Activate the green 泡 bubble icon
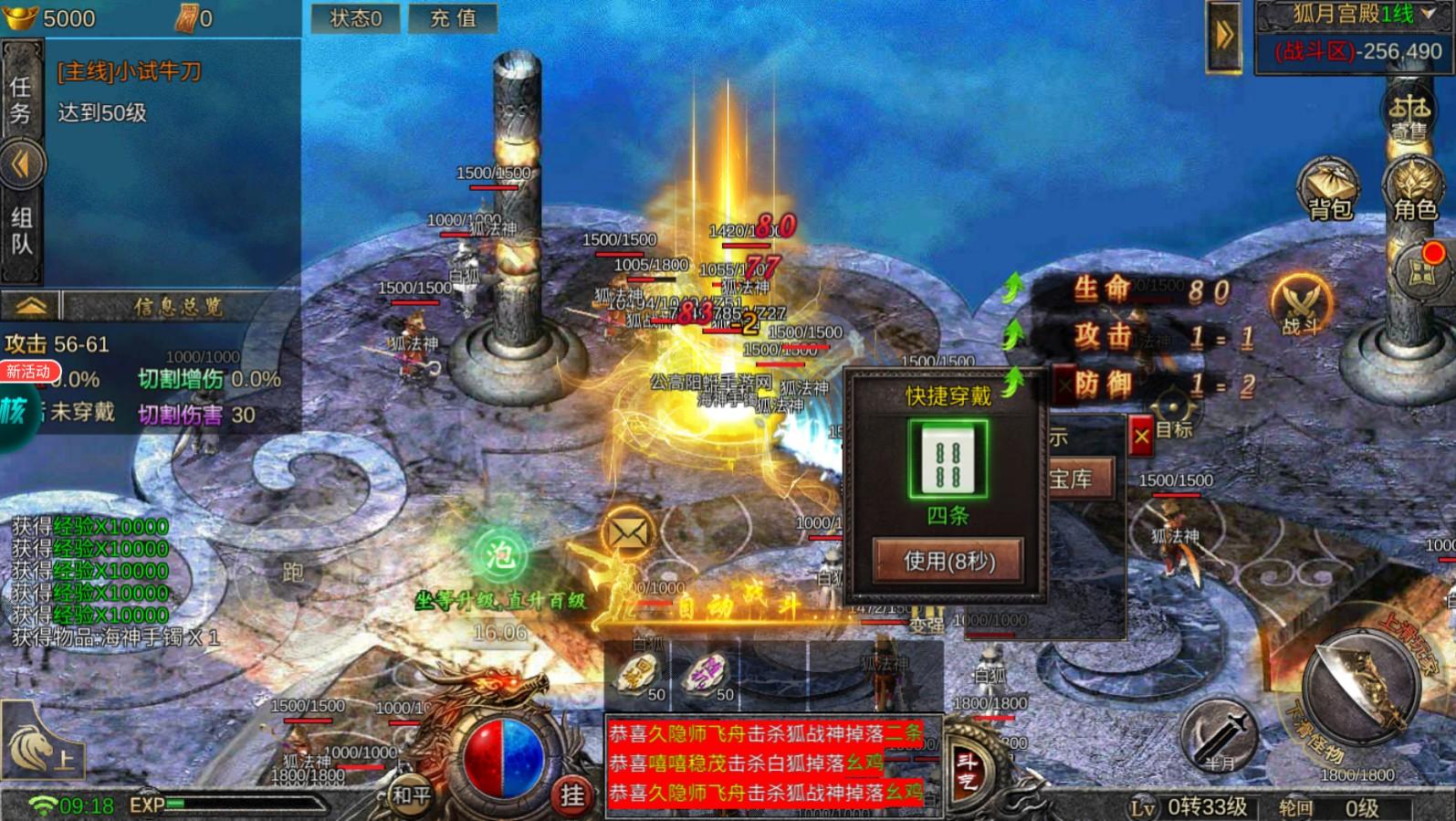Image resolution: width=1456 pixels, height=821 pixels. pyautogui.click(x=499, y=554)
